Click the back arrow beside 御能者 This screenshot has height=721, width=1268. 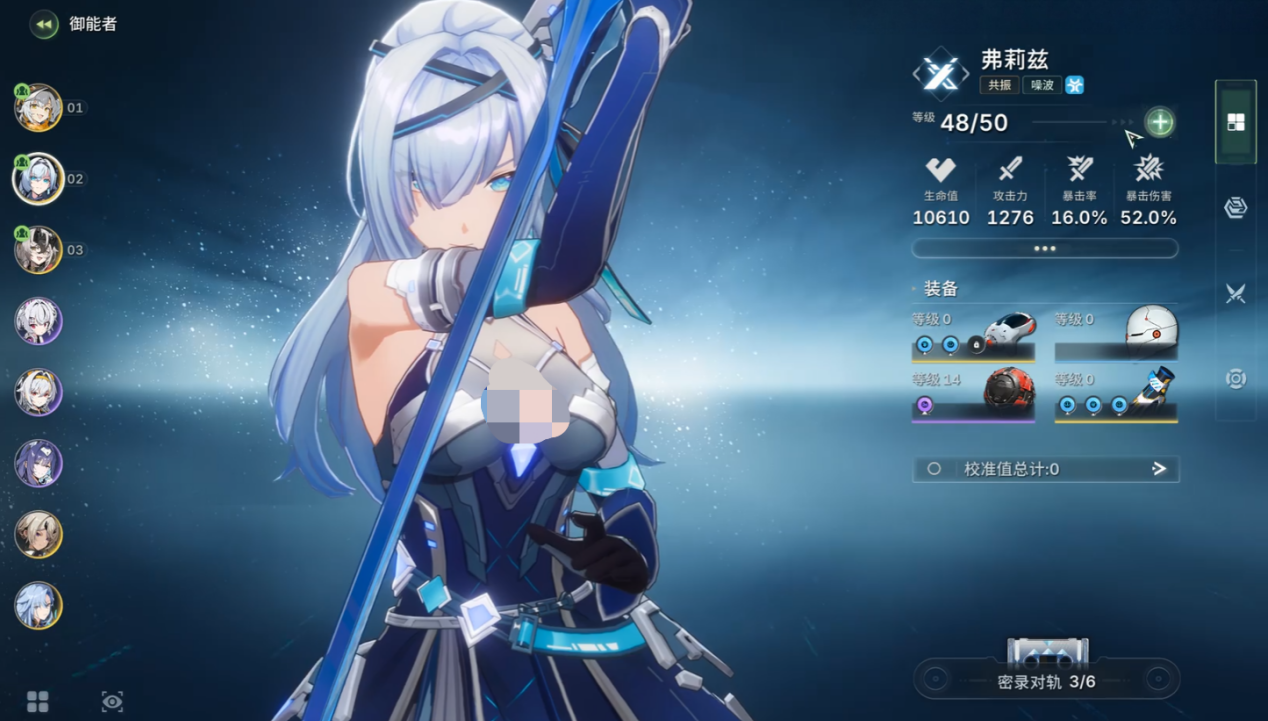click(44, 24)
